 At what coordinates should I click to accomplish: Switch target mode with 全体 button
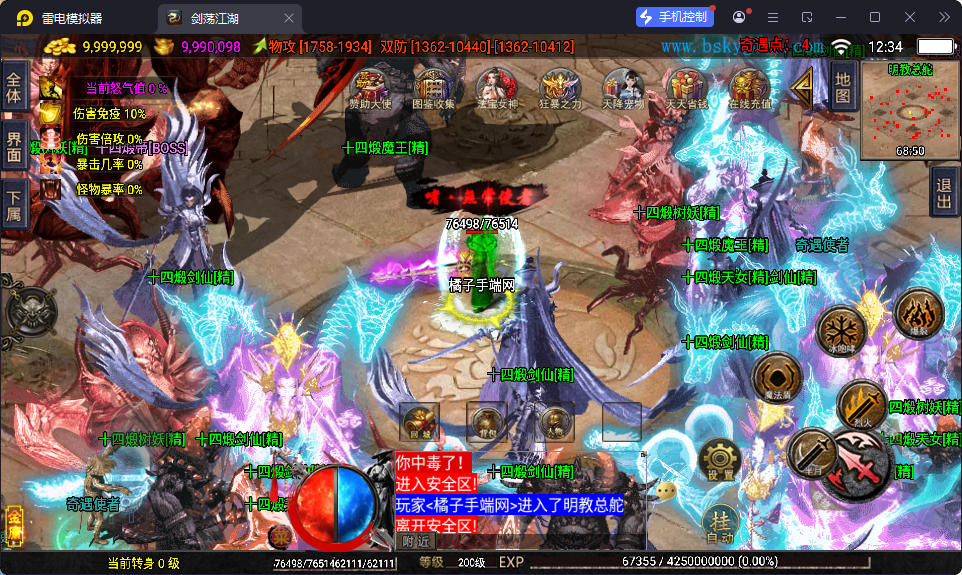click(14, 89)
